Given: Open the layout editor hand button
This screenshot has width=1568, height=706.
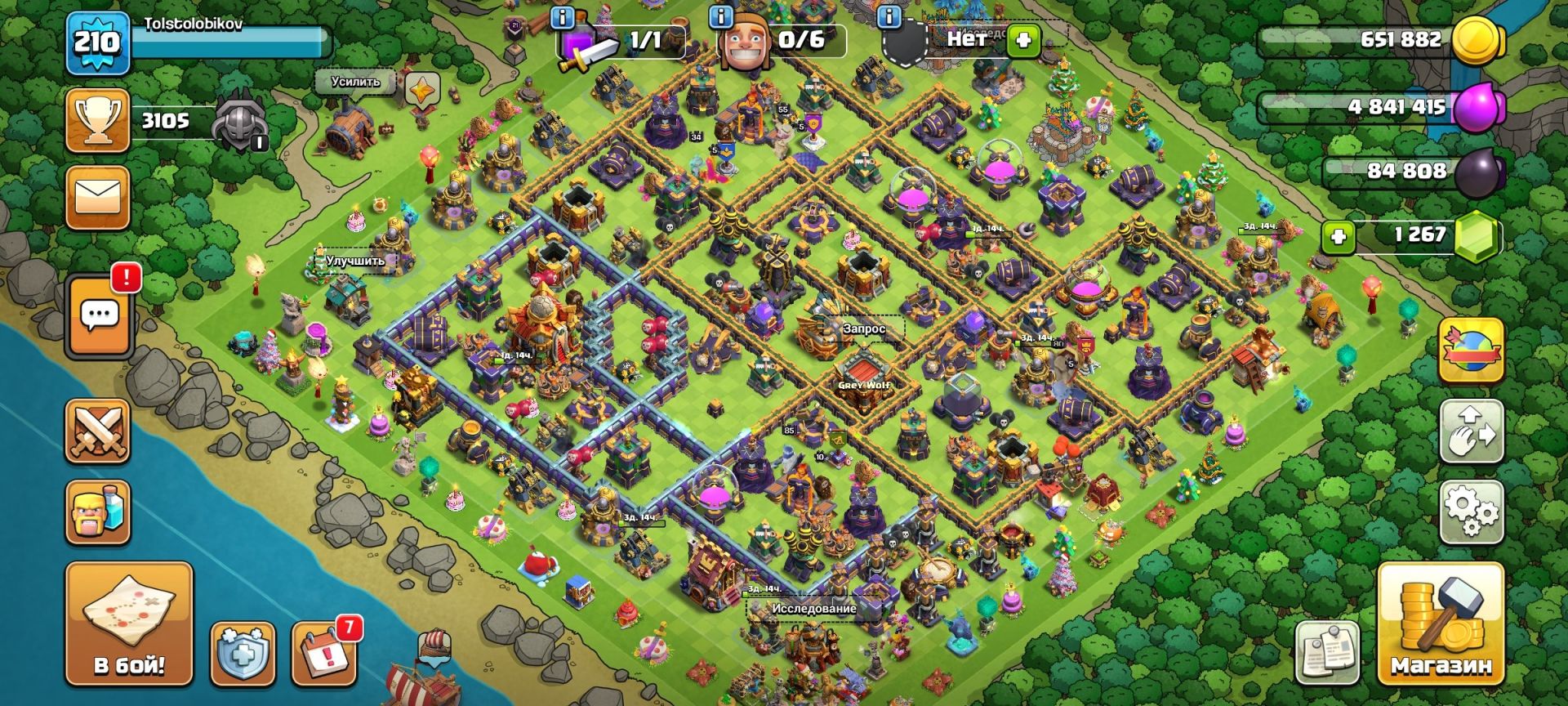Looking at the screenshot, I should coord(1471,431).
